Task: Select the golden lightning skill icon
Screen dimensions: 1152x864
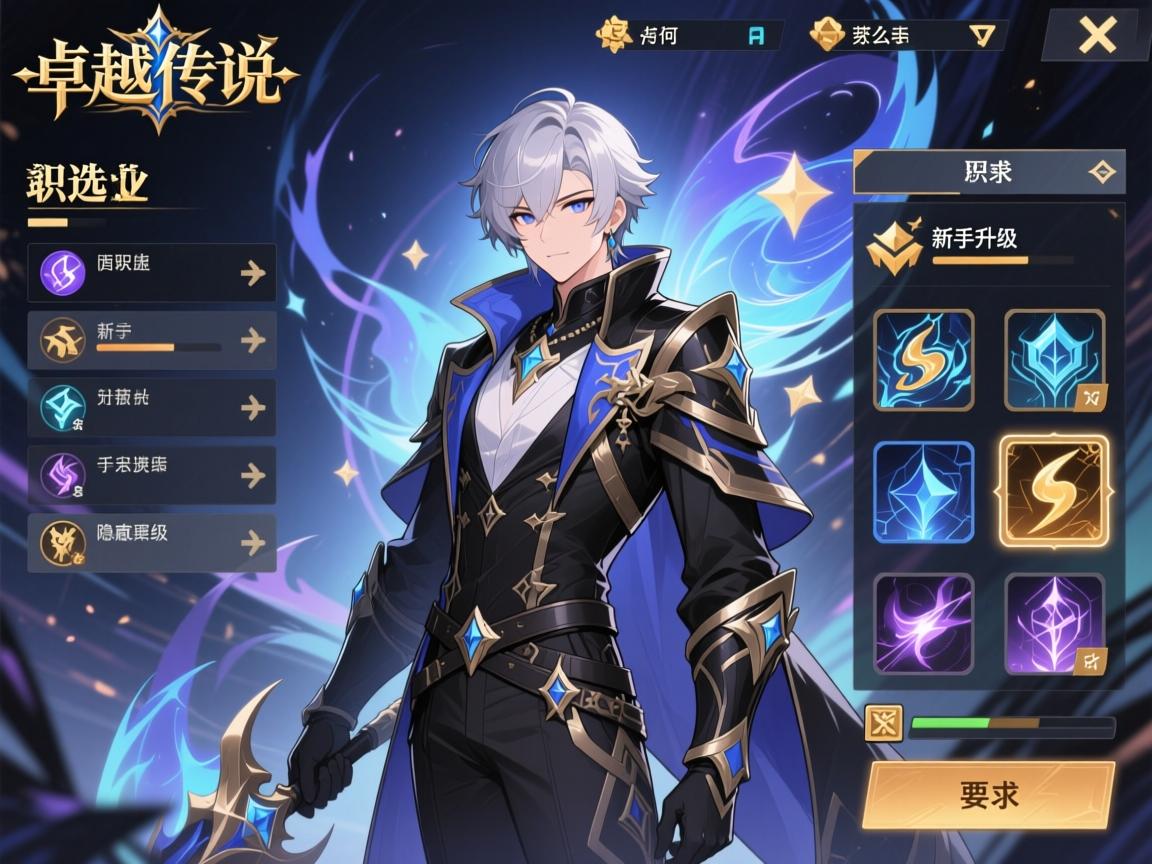Action: 1054,492
